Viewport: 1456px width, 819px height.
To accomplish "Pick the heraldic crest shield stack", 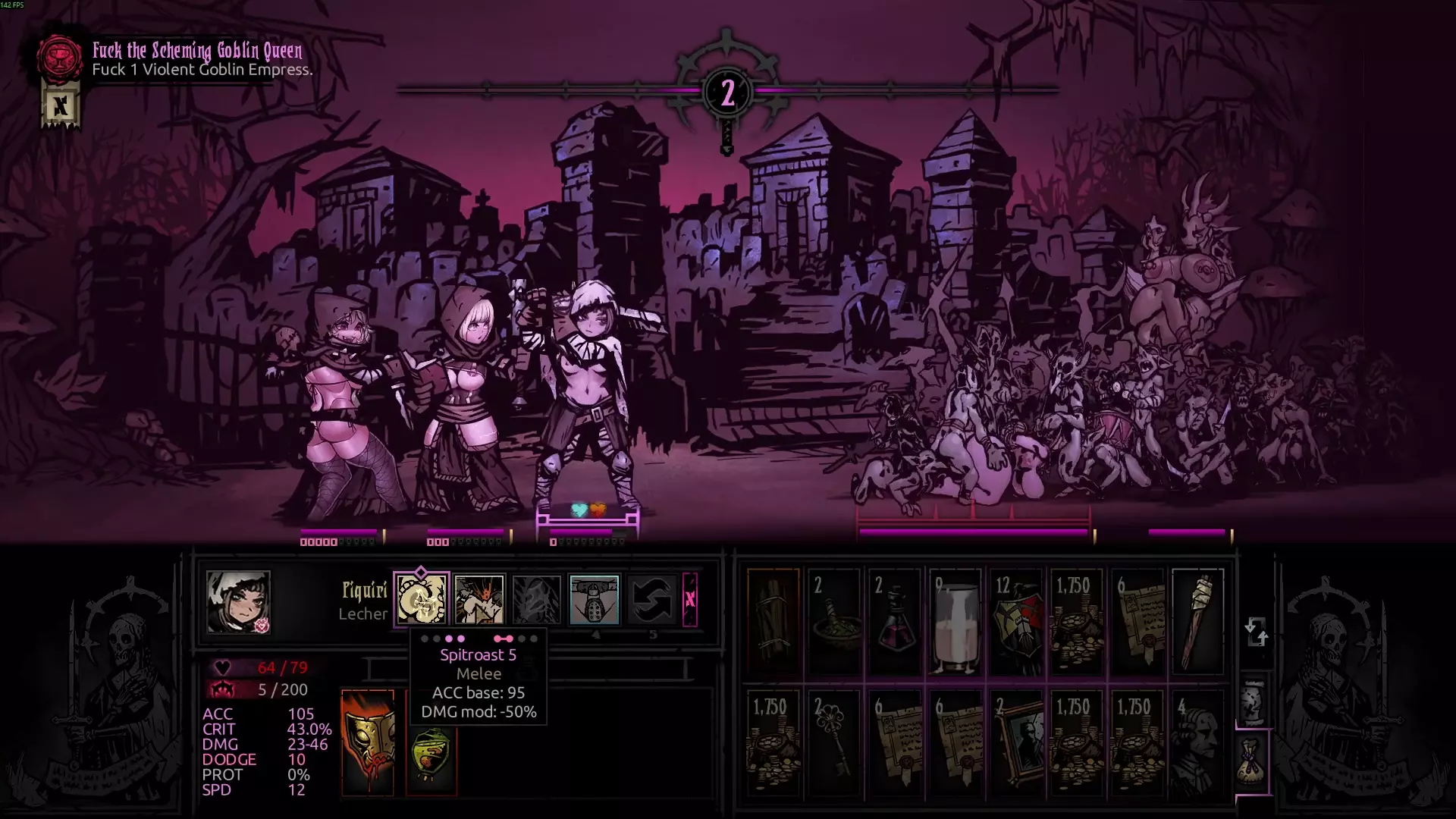I will 1016,622.
